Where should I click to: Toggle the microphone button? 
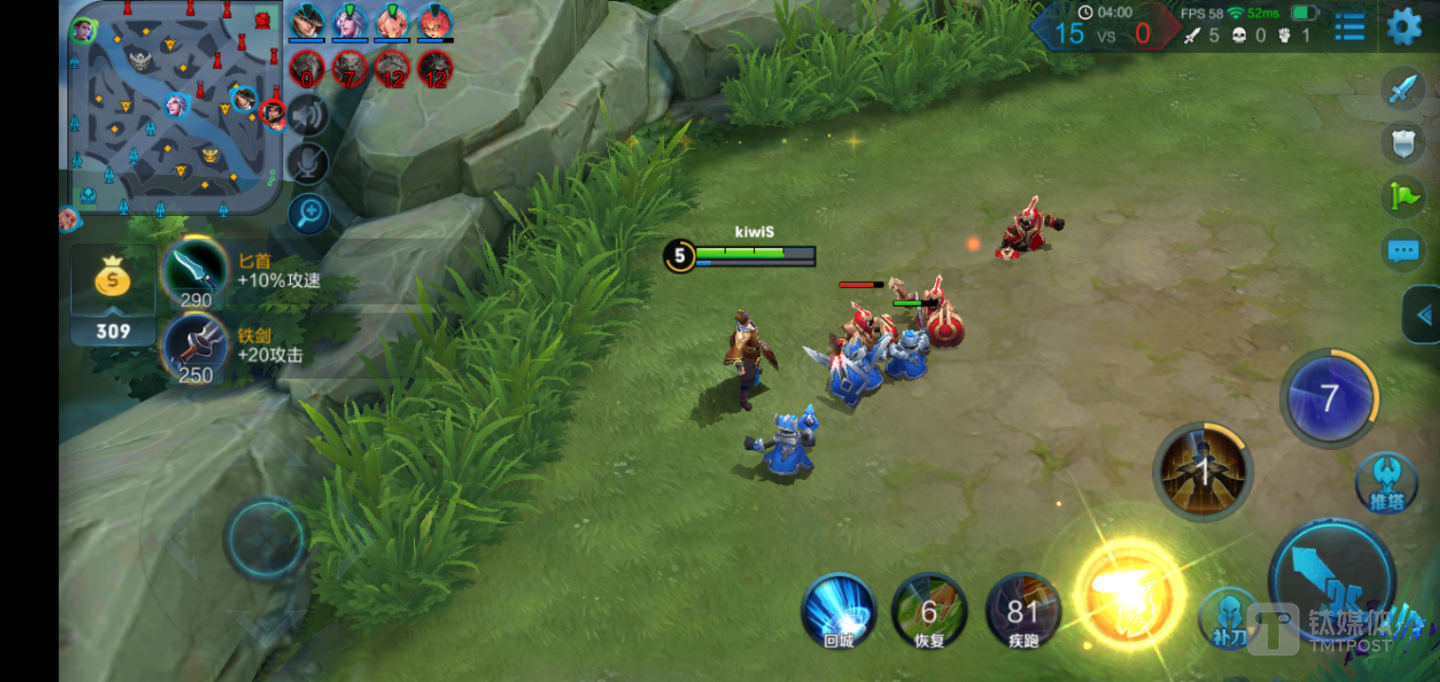[309, 164]
